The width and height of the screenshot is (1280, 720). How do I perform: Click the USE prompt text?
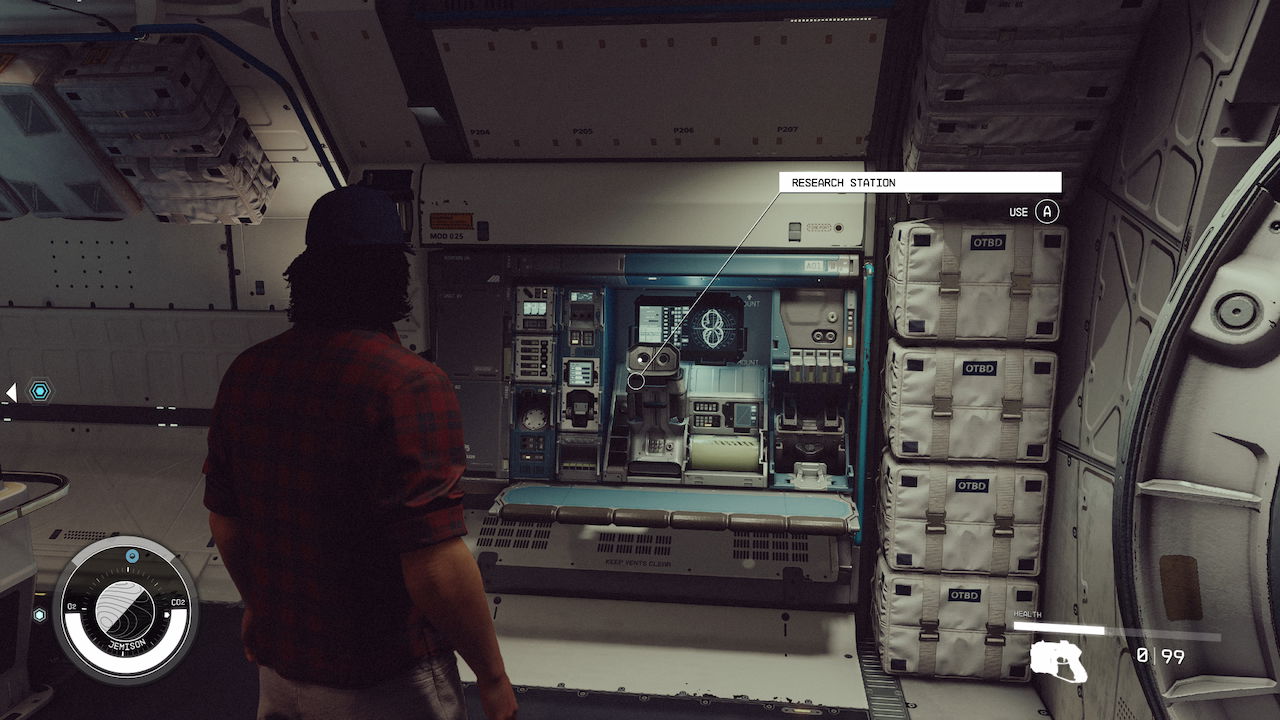coord(1017,211)
